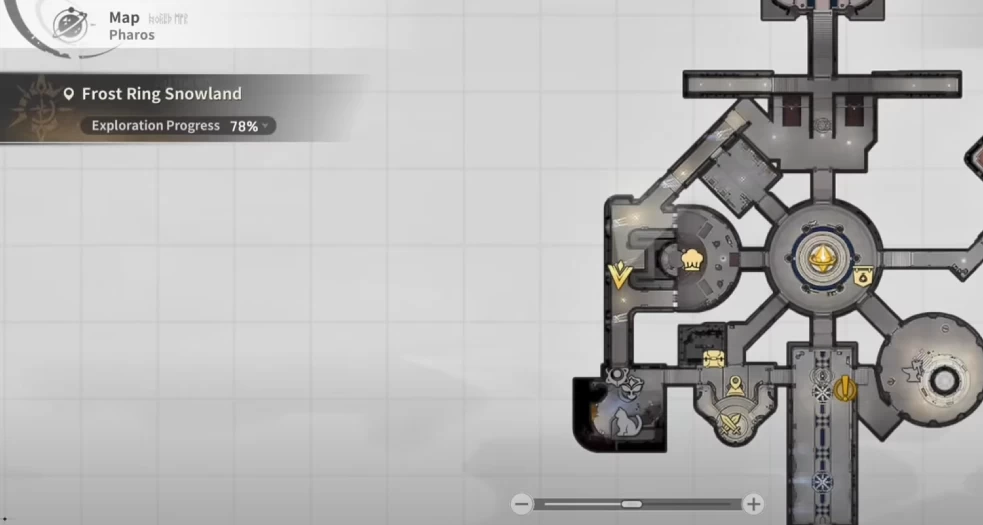
Task: Select the treasure chest map marker
Action: coord(713,359)
